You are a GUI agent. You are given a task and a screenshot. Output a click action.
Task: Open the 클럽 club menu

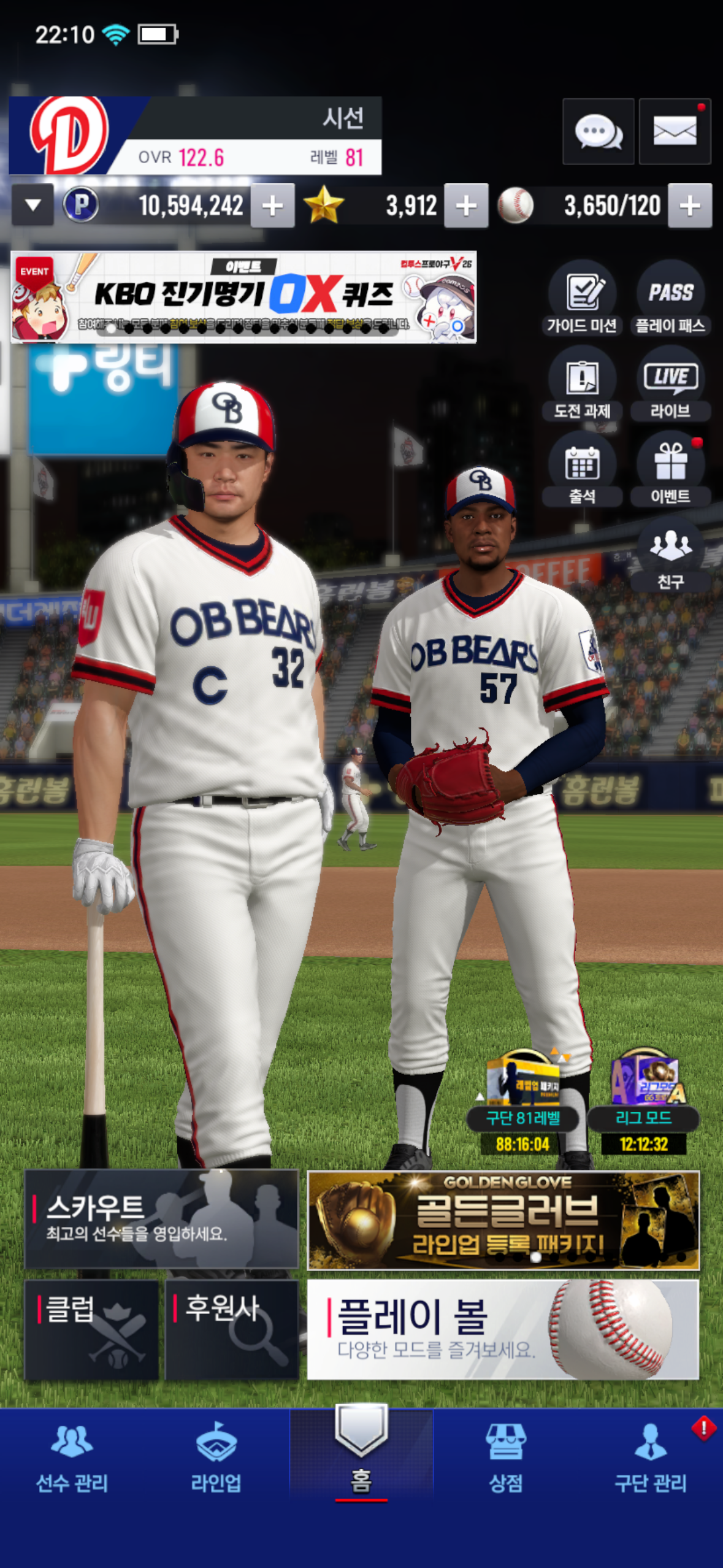click(91, 1329)
